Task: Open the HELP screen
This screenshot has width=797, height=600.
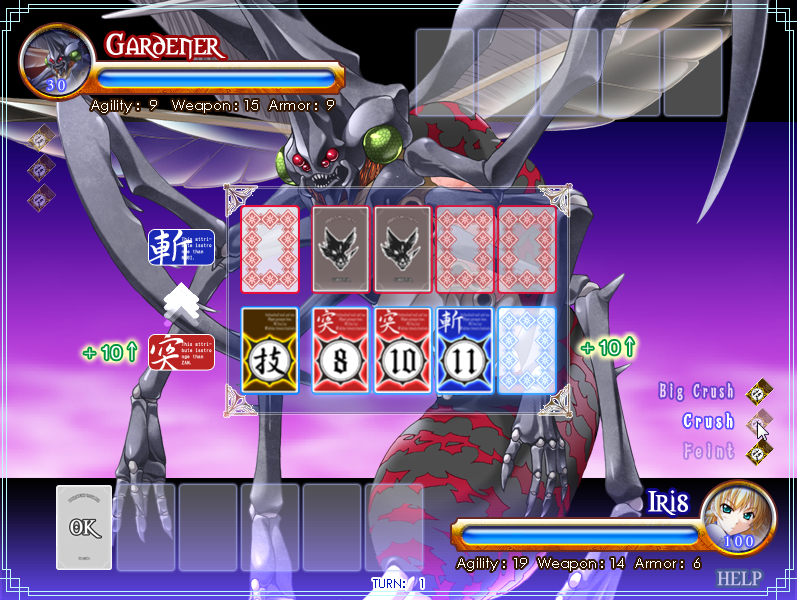Action: (739, 578)
